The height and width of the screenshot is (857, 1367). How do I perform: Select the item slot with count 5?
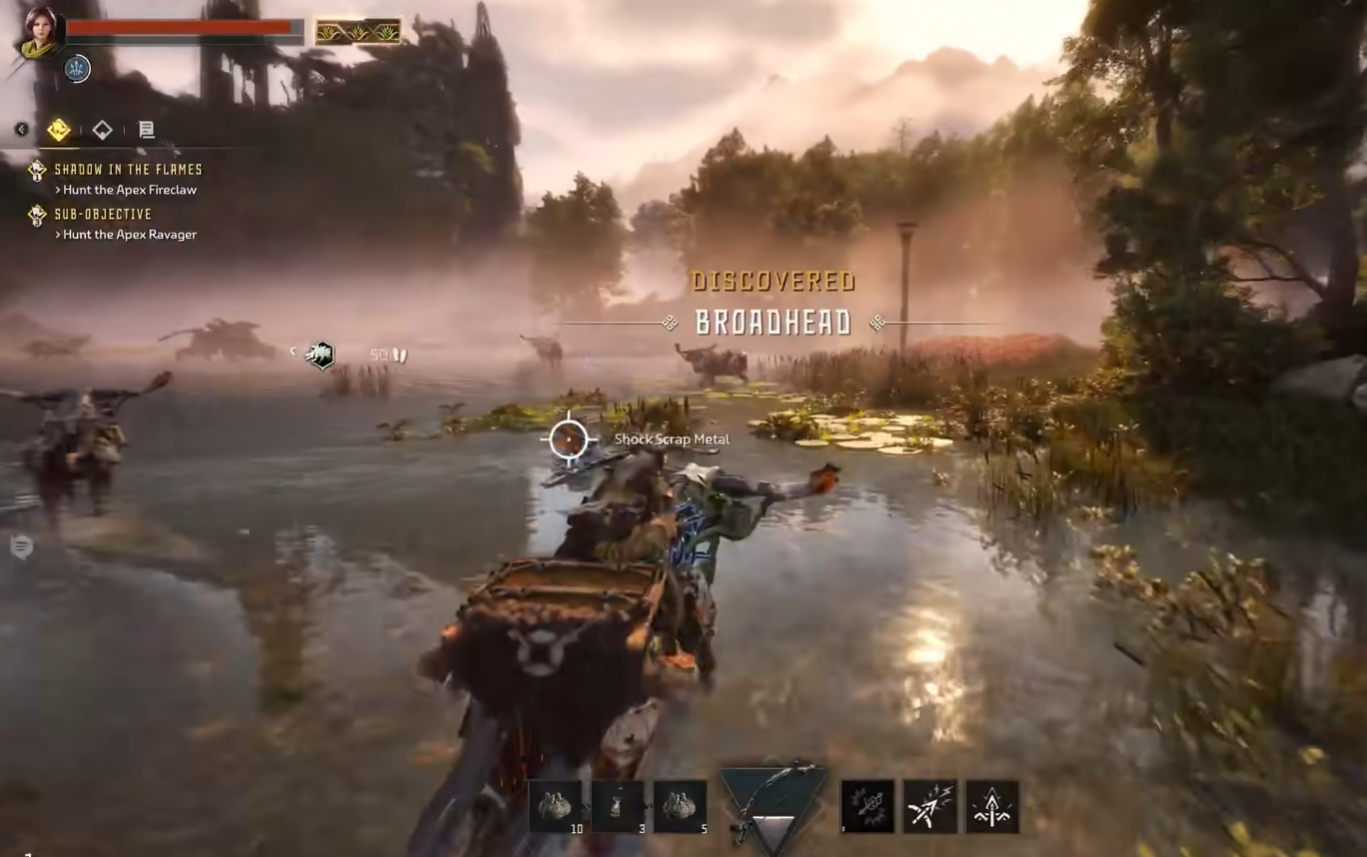point(680,806)
